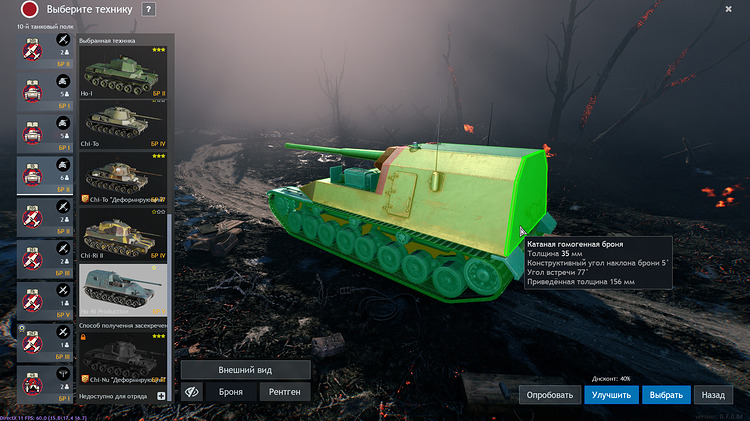The image size is (750, 421).
Task: Confirm selection with the Выбрать button
Action: pyautogui.click(x=666, y=395)
